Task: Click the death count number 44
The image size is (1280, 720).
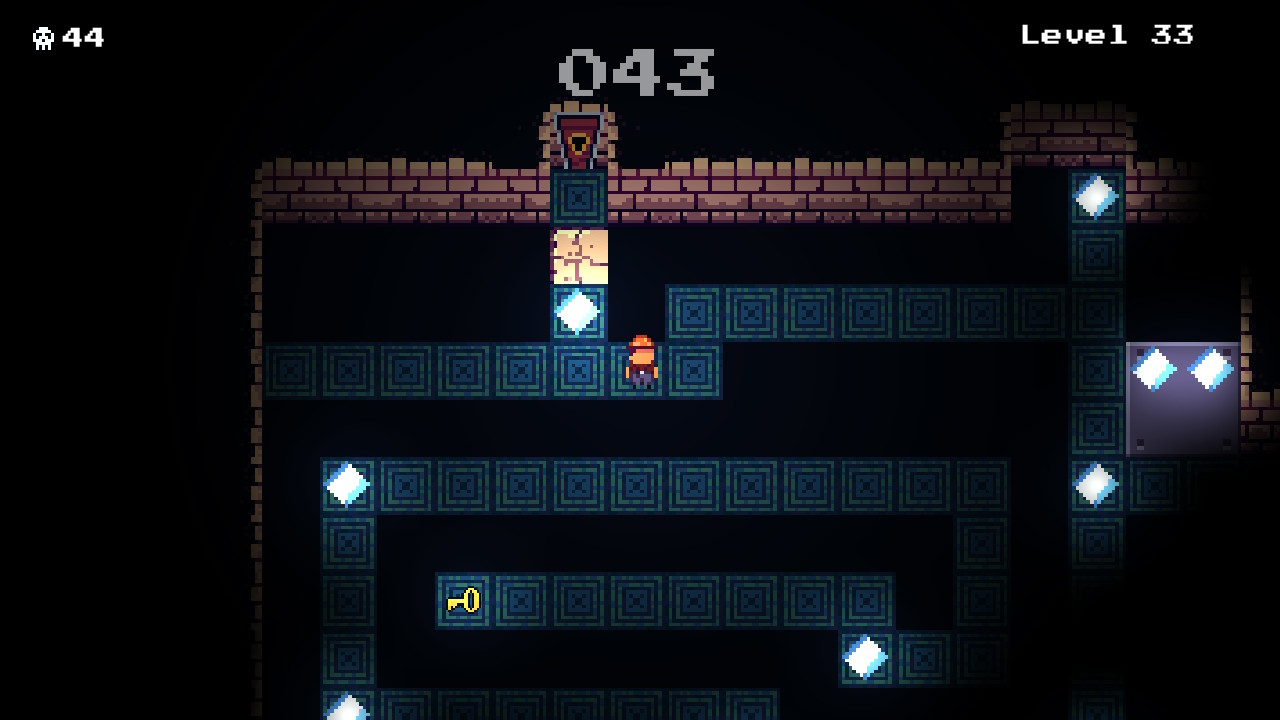Action: click(x=81, y=38)
